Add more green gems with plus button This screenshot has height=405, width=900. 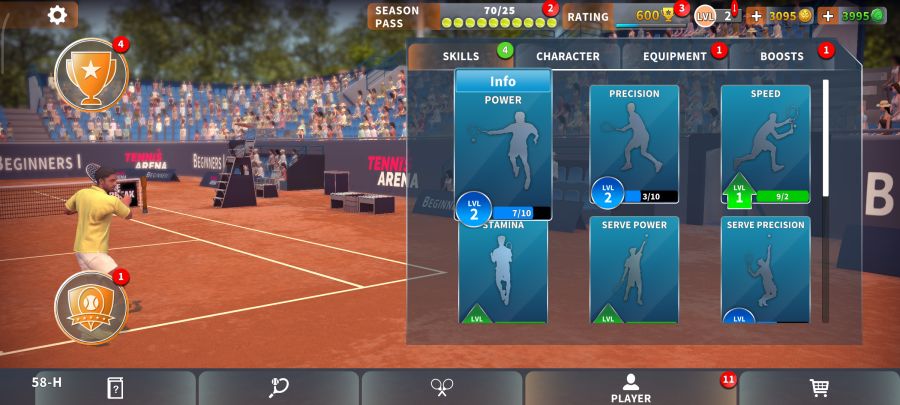pos(828,16)
